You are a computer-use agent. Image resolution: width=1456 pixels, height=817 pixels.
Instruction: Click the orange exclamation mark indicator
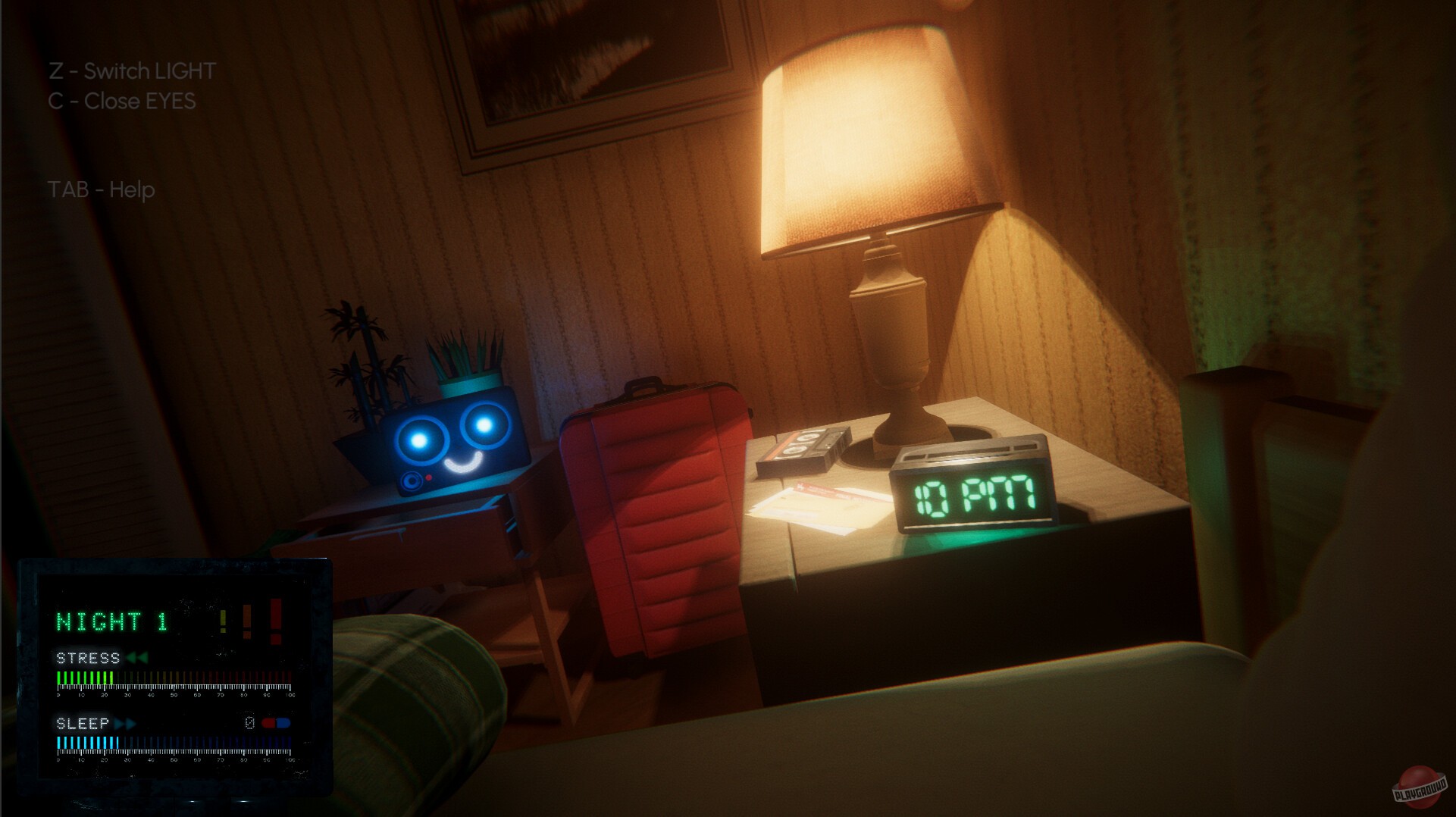click(x=246, y=620)
